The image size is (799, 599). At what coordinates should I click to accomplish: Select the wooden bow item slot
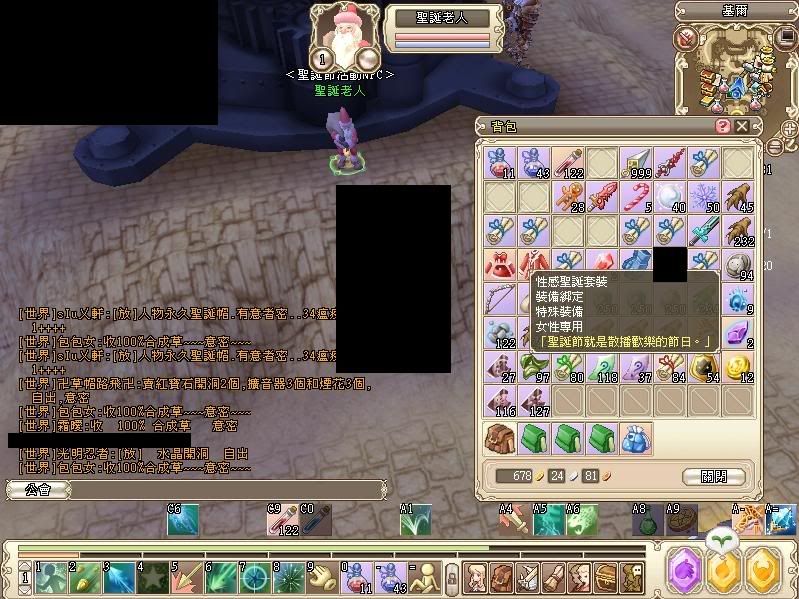point(500,298)
